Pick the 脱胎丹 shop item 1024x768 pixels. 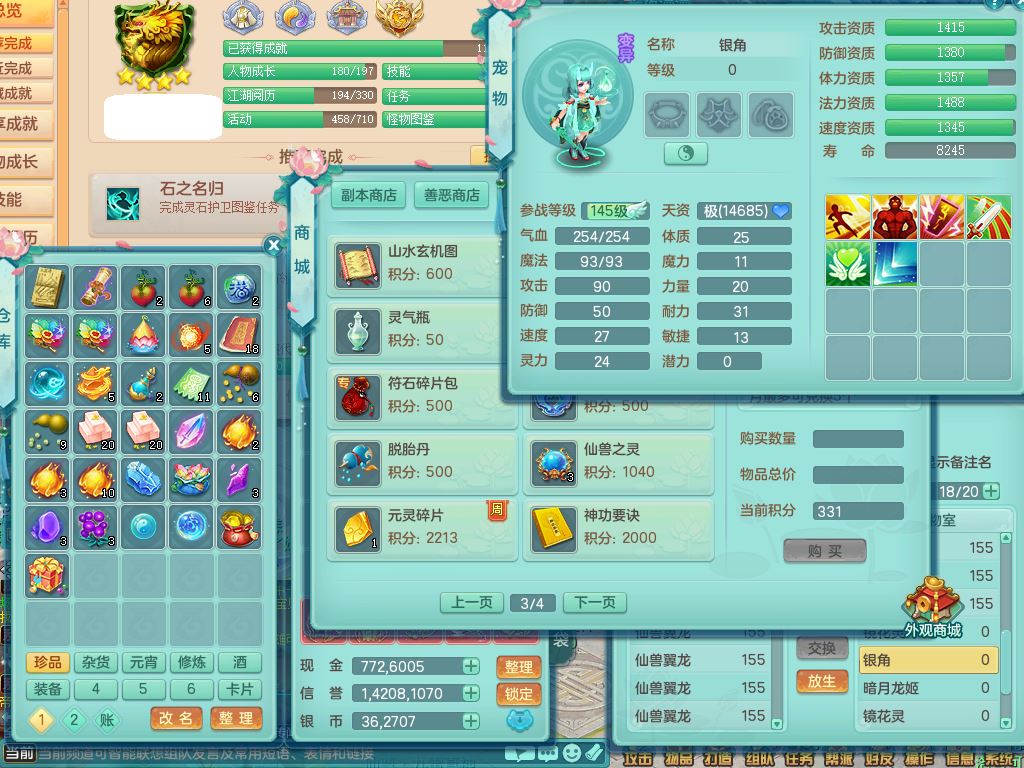point(421,461)
